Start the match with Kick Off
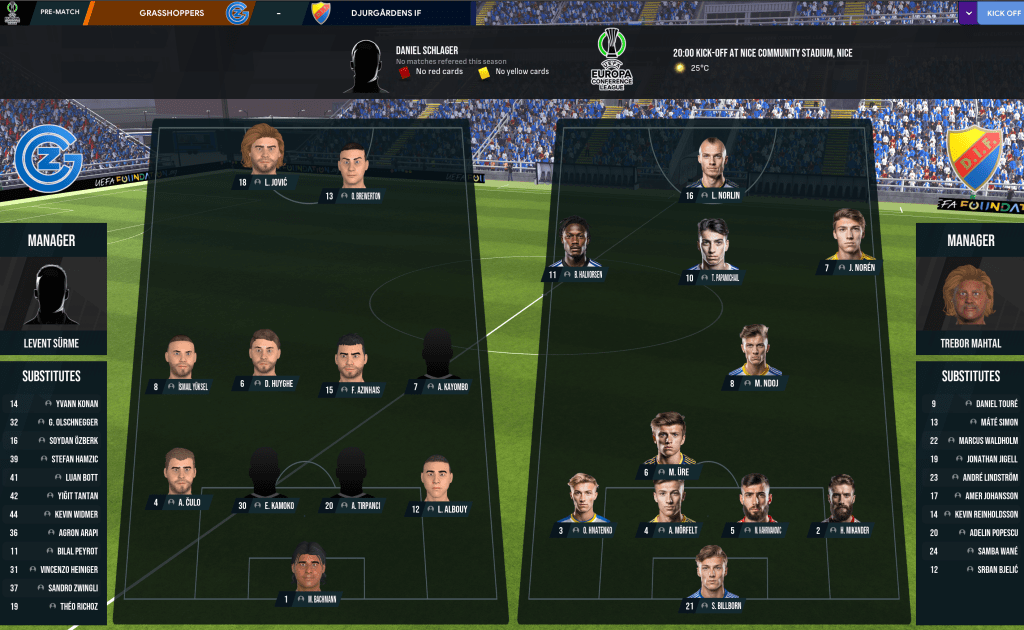1024x630 pixels. pos(1002,13)
